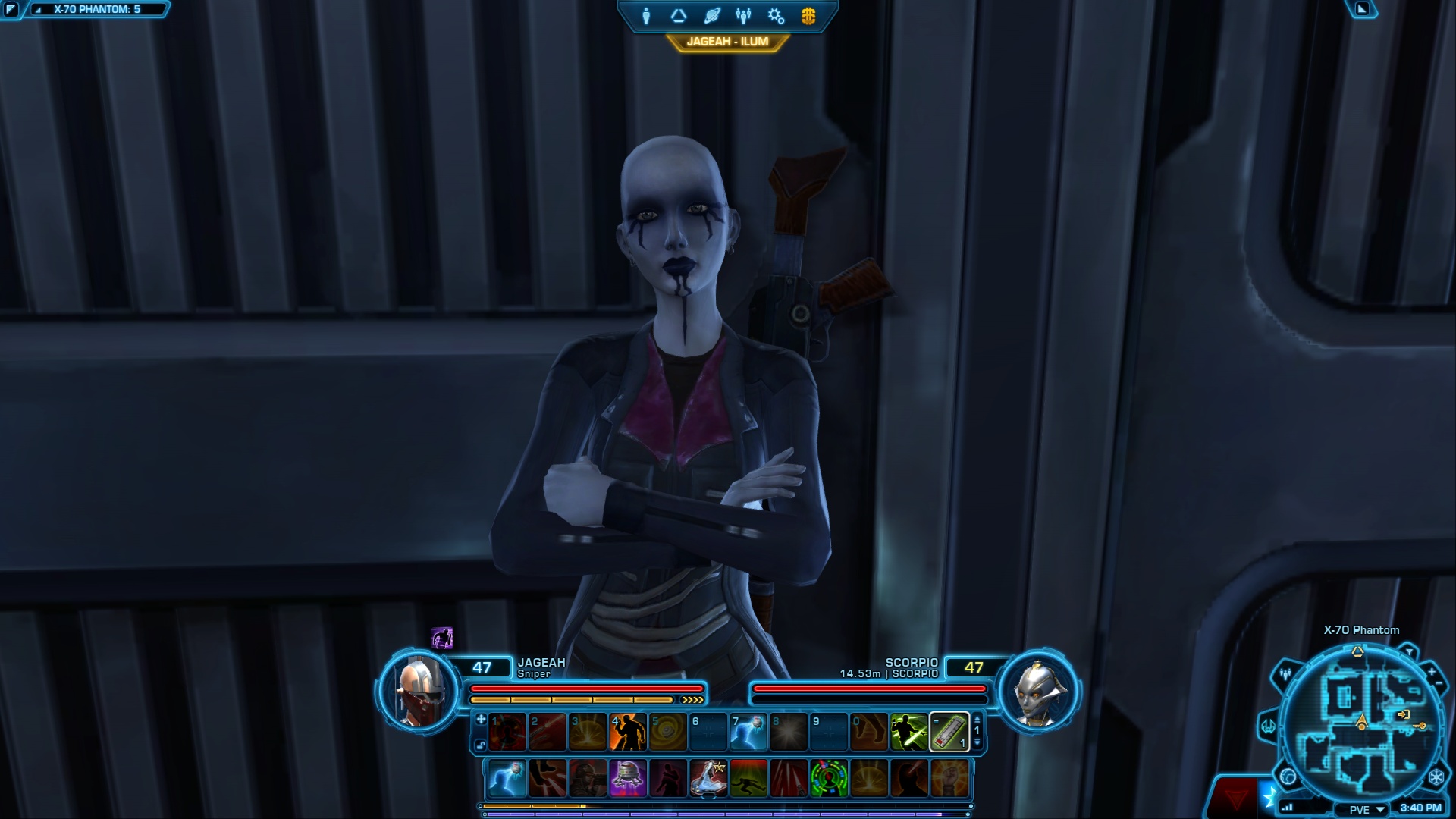Open the character menu icon
The height and width of the screenshot is (819, 1456).
646,16
